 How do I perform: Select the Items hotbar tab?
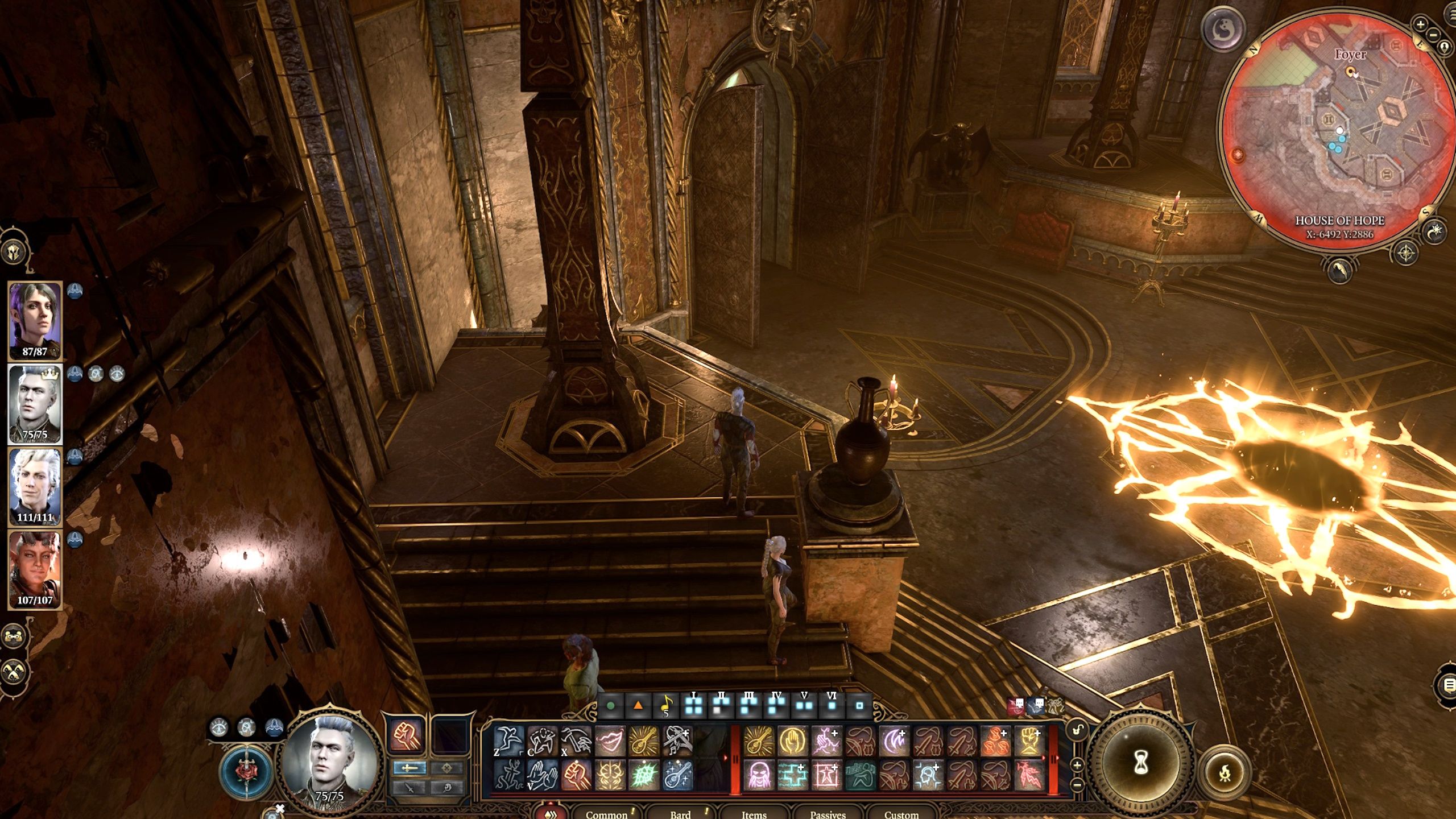coord(754,814)
